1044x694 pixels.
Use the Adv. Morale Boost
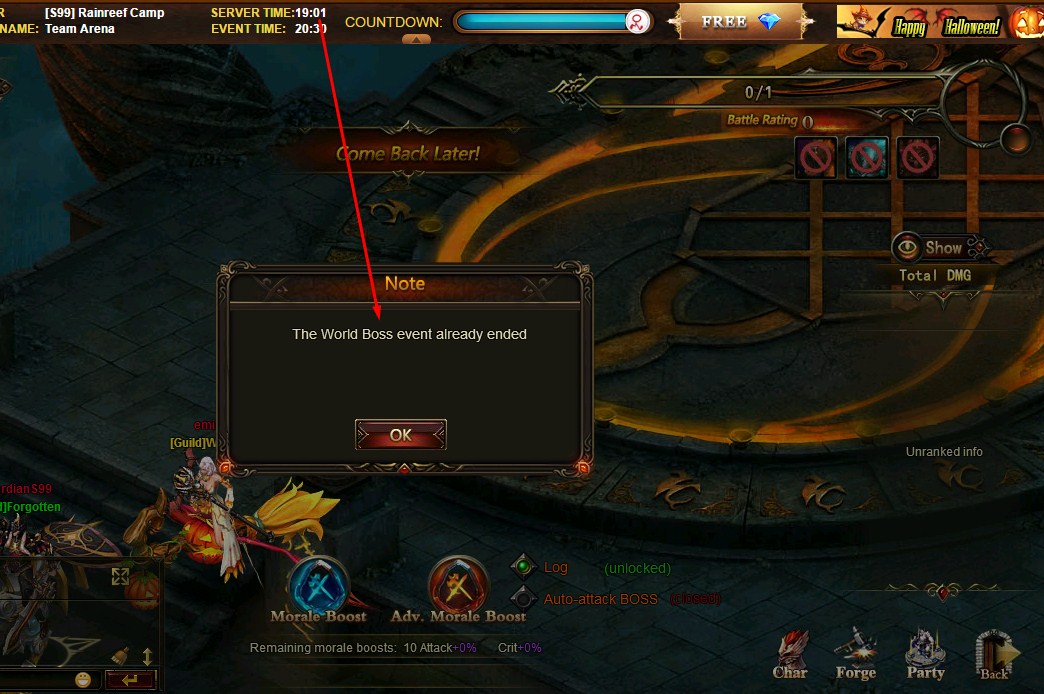pos(458,583)
